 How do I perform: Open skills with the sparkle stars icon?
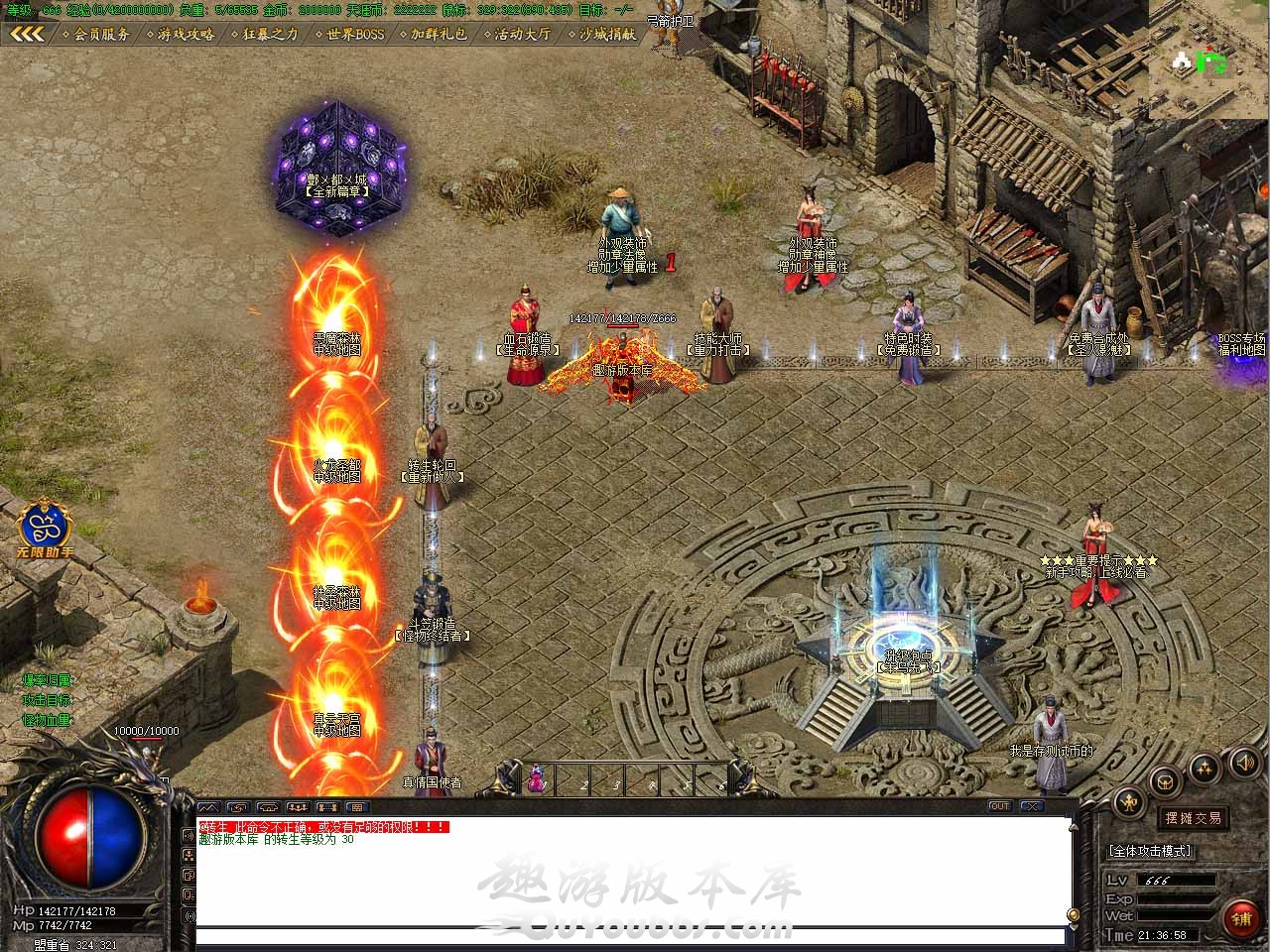(x=1206, y=767)
